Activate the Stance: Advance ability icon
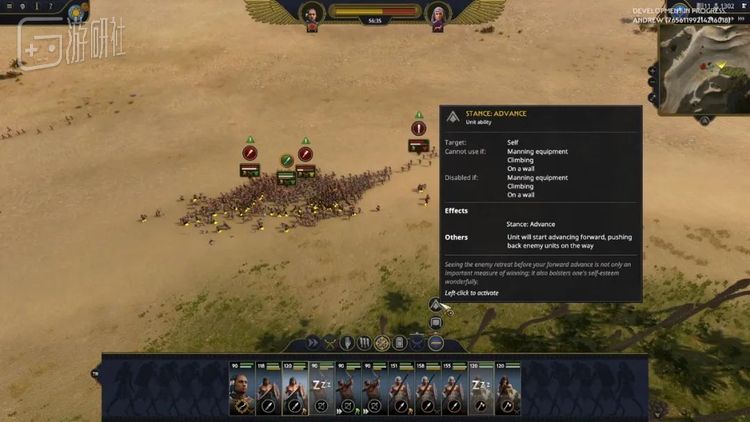The width and height of the screenshot is (750, 422). (x=436, y=305)
